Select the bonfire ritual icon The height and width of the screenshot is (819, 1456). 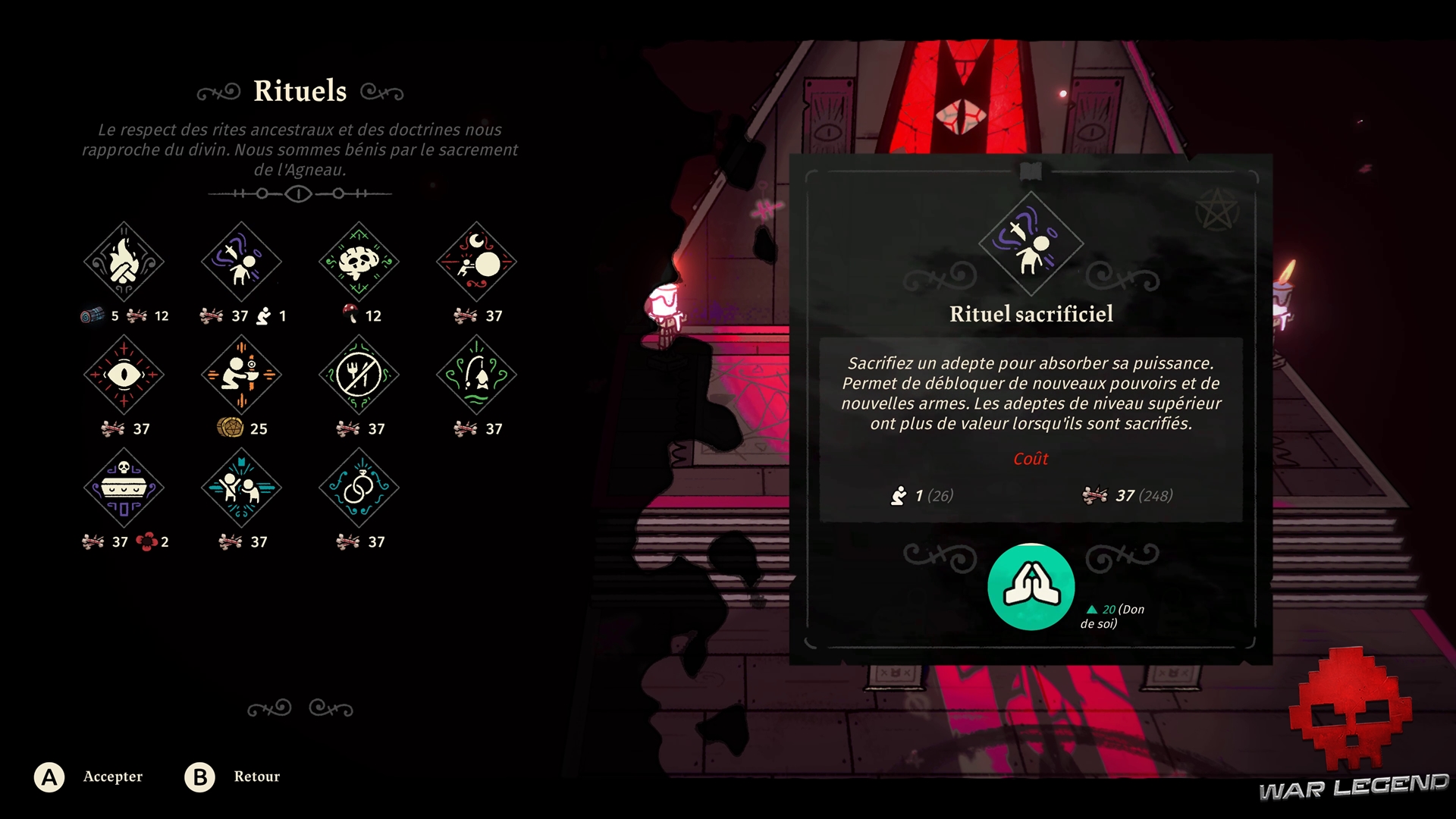124,262
